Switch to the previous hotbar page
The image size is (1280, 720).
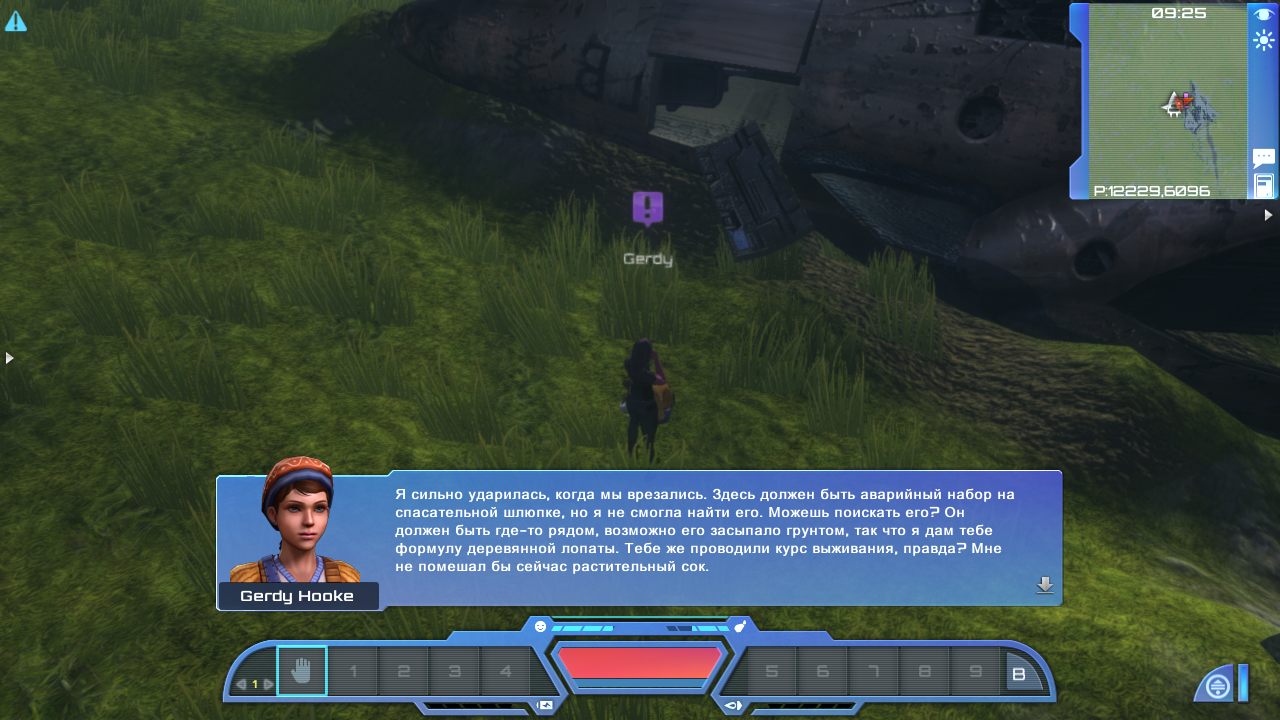[x=241, y=684]
